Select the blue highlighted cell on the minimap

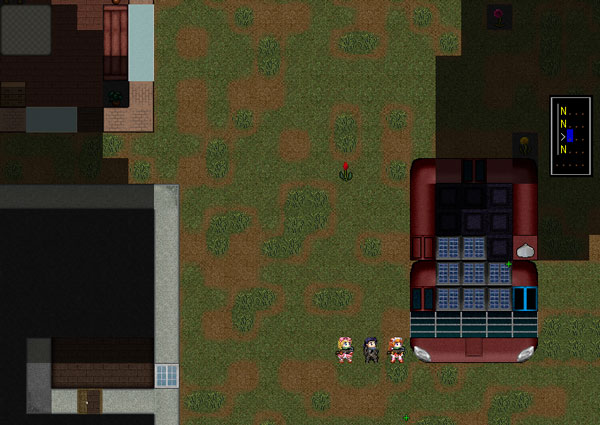coord(571,135)
